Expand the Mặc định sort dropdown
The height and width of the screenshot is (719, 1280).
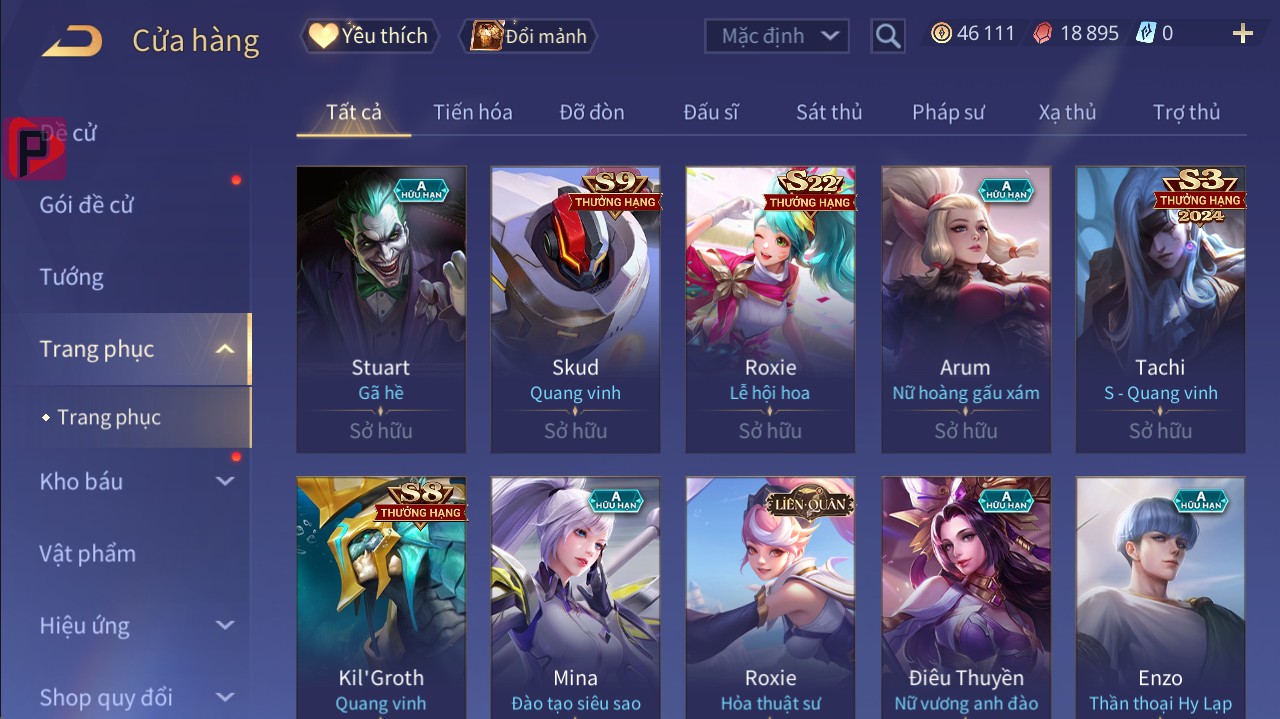pos(777,36)
